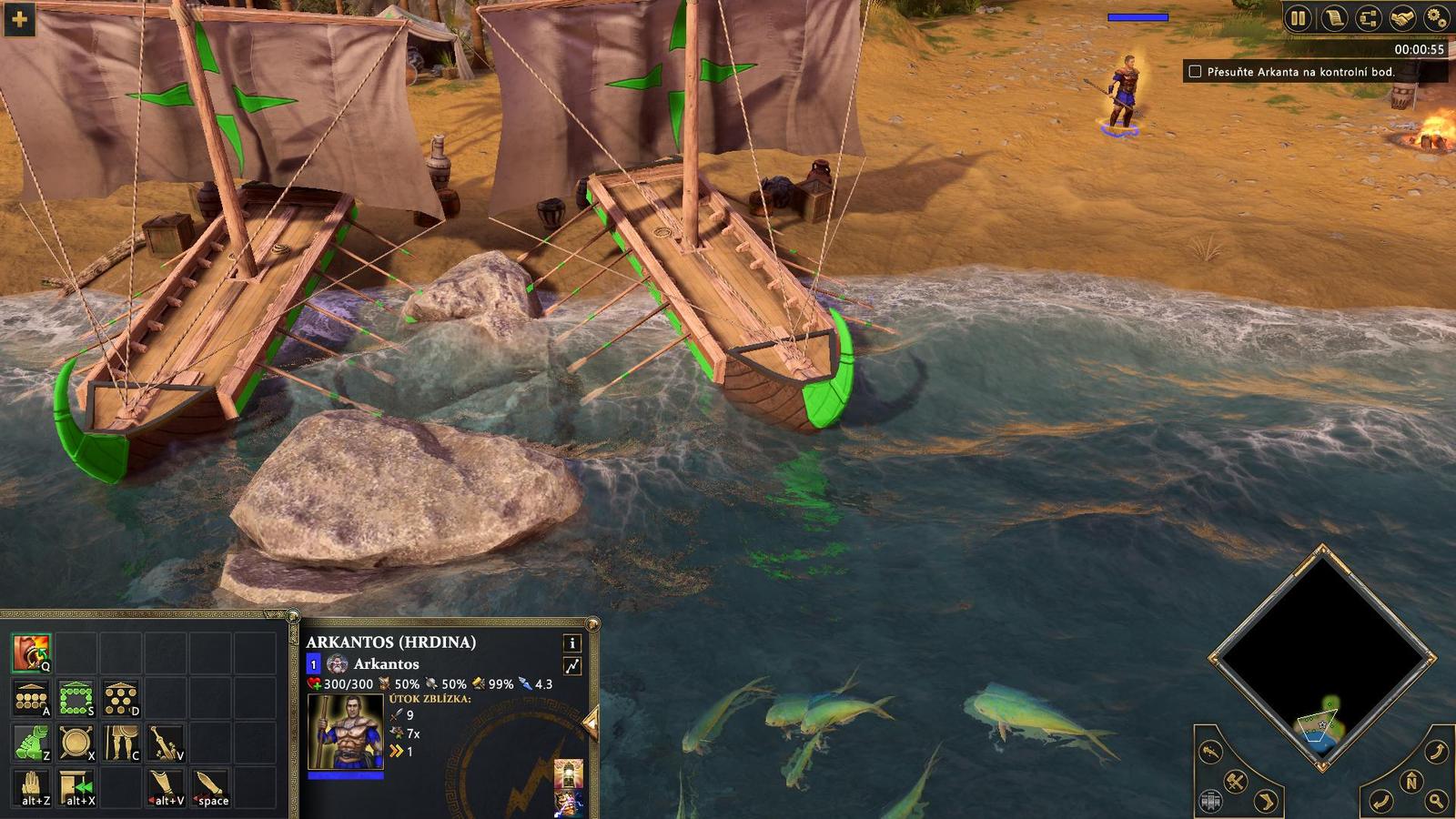The height and width of the screenshot is (819, 1456).
Task: Open the game settings gears icon
Action: pyautogui.click(x=1435, y=18)
